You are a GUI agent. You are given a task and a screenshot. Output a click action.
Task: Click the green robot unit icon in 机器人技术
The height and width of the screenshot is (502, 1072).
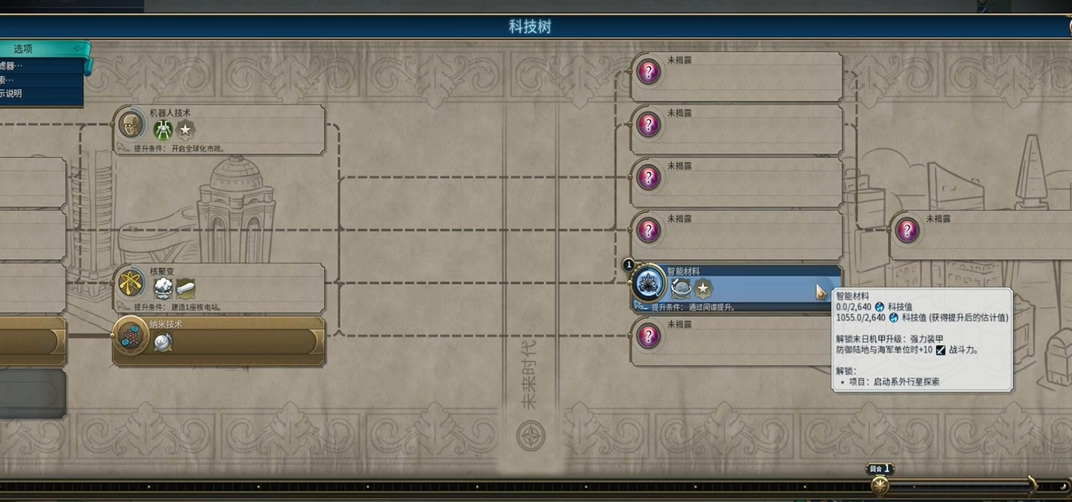(162, 129)
